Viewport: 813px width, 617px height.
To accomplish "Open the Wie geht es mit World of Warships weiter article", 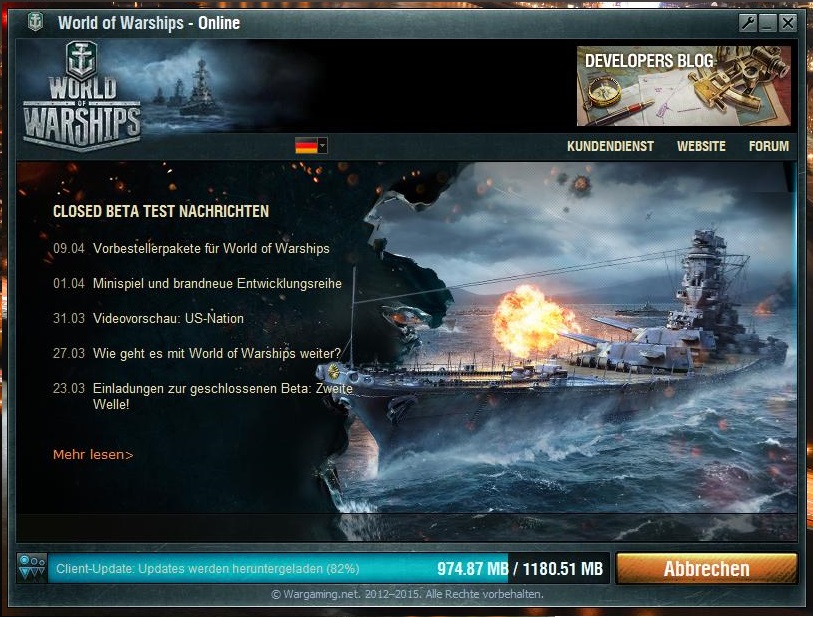I will 217,353.
